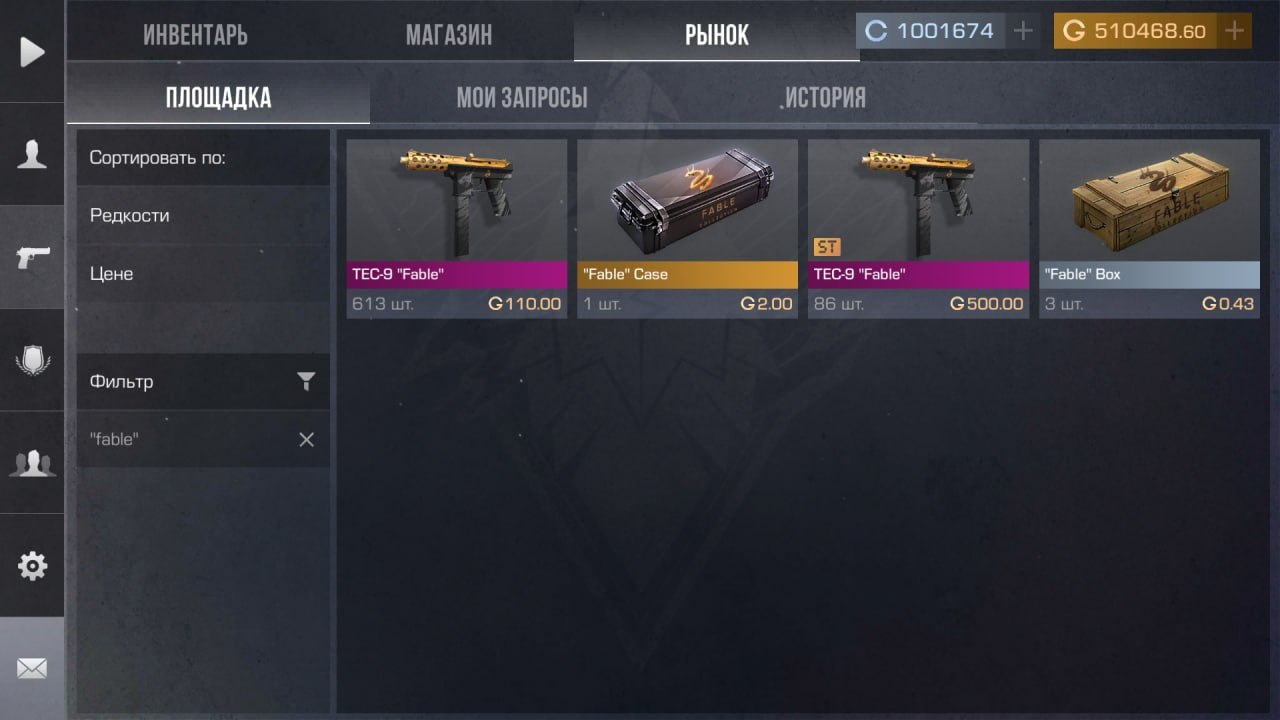Screen dimensions: 1280x720
Task: Add more silver coins with plus button
Action: click(x=1022, y=31)
